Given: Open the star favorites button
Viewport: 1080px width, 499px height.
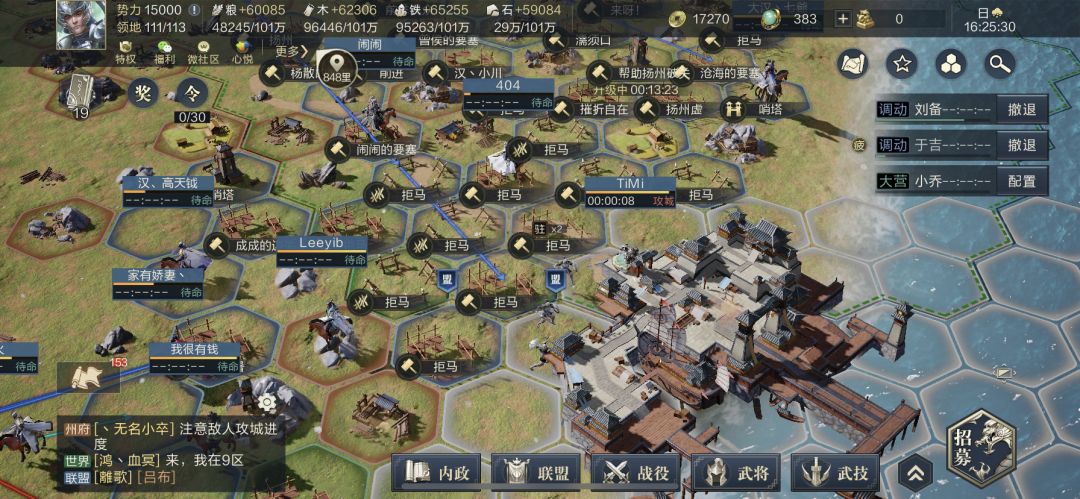Looking at the screenshot, I should click(902, 64).
